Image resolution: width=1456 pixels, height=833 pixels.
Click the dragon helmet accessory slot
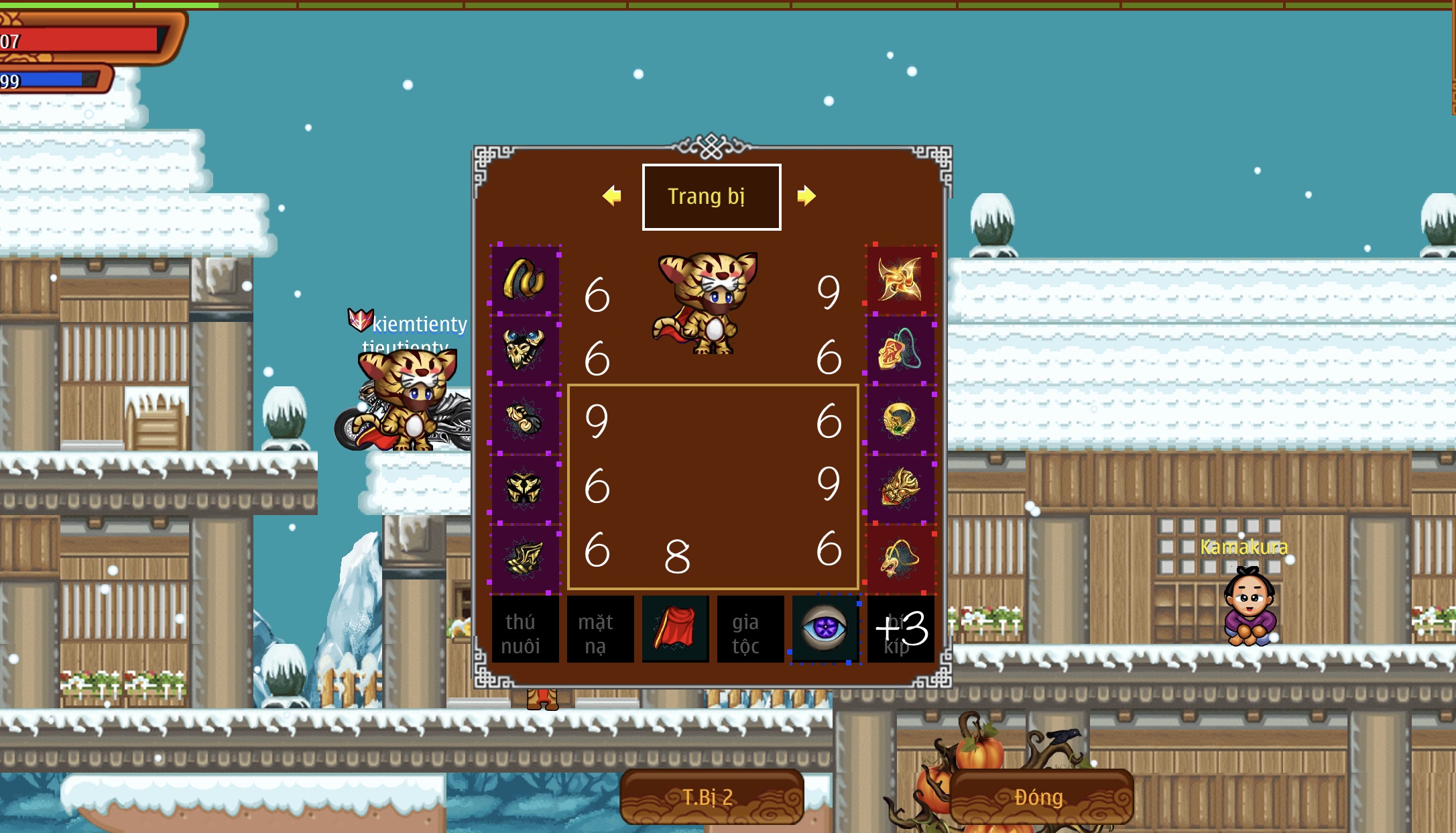(902, 490)
